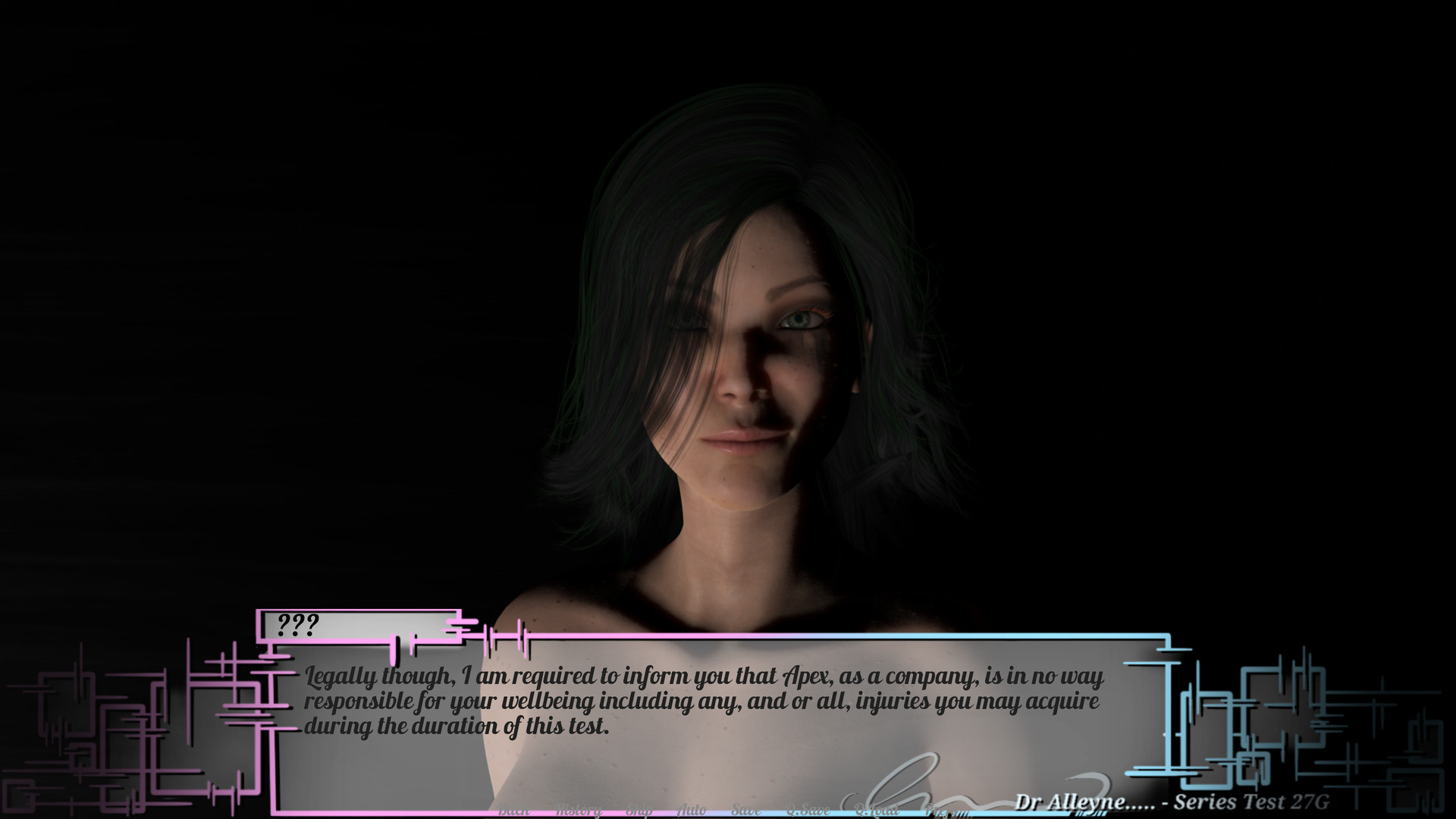This screenshot has width=1456, height=819.
Task: Toggle Skip mode in the quick menu
Action: click(x=641, y=808)
